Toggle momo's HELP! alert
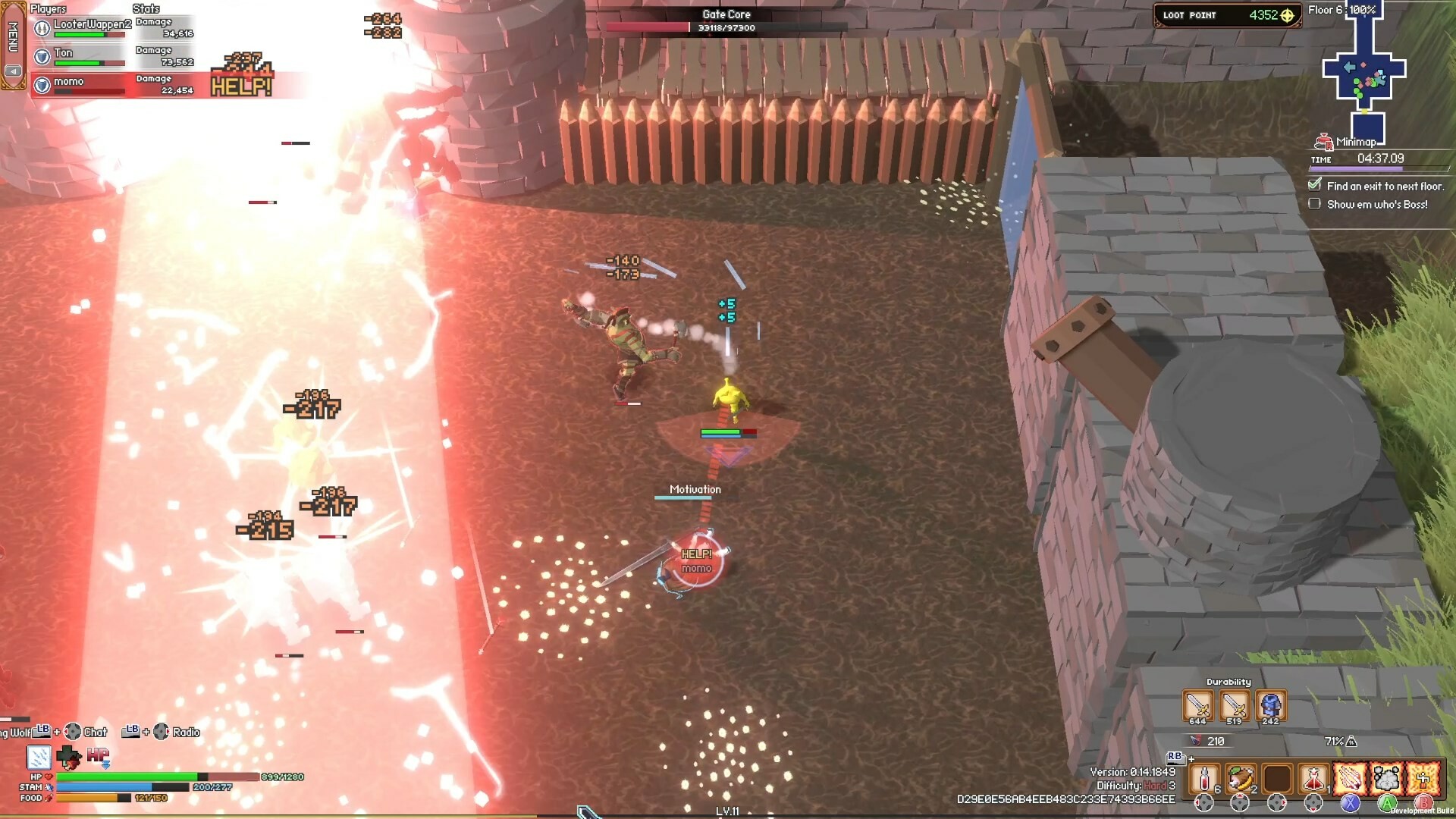 [x=241, y=86]
